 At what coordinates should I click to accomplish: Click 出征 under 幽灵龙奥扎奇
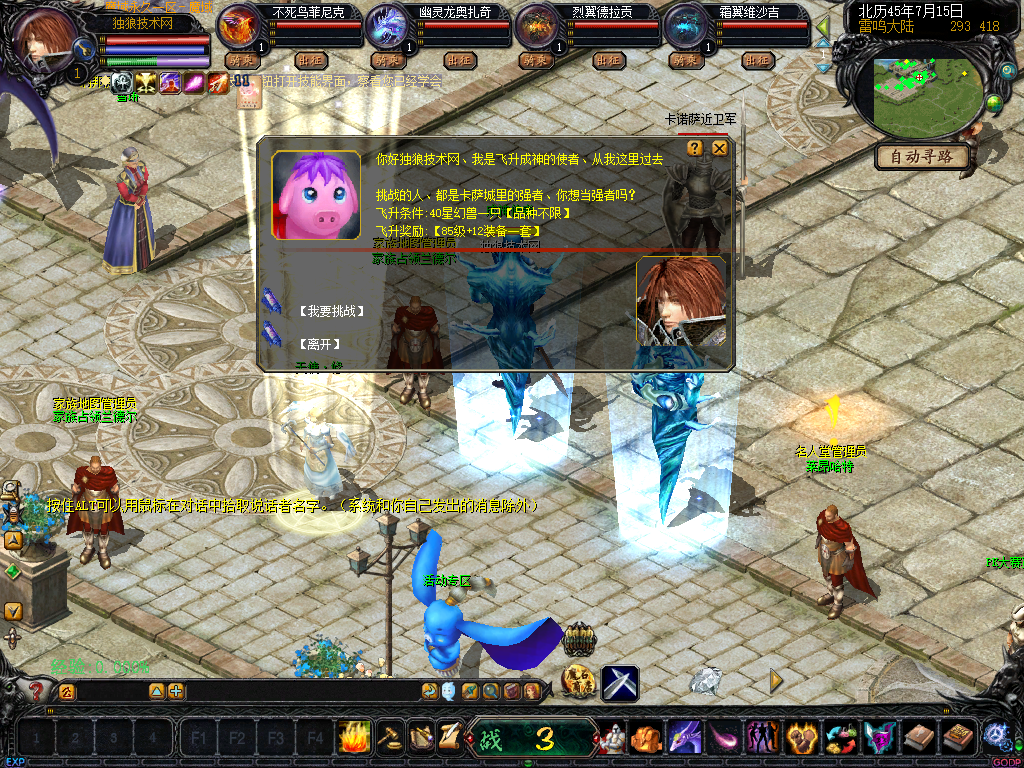click(459, 60)
